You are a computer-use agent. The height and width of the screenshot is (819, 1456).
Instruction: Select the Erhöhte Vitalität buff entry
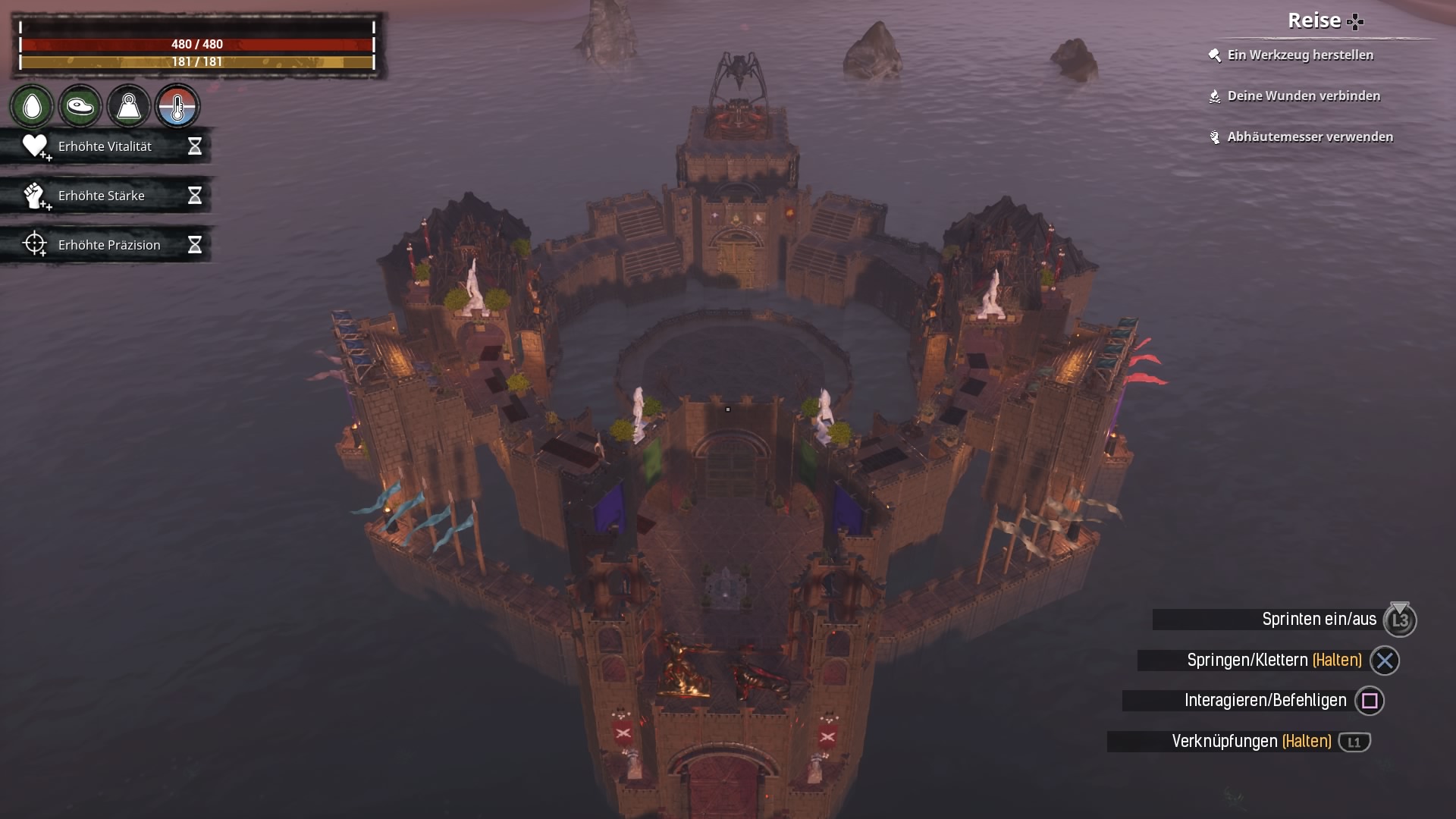click(x=105, y=146)
